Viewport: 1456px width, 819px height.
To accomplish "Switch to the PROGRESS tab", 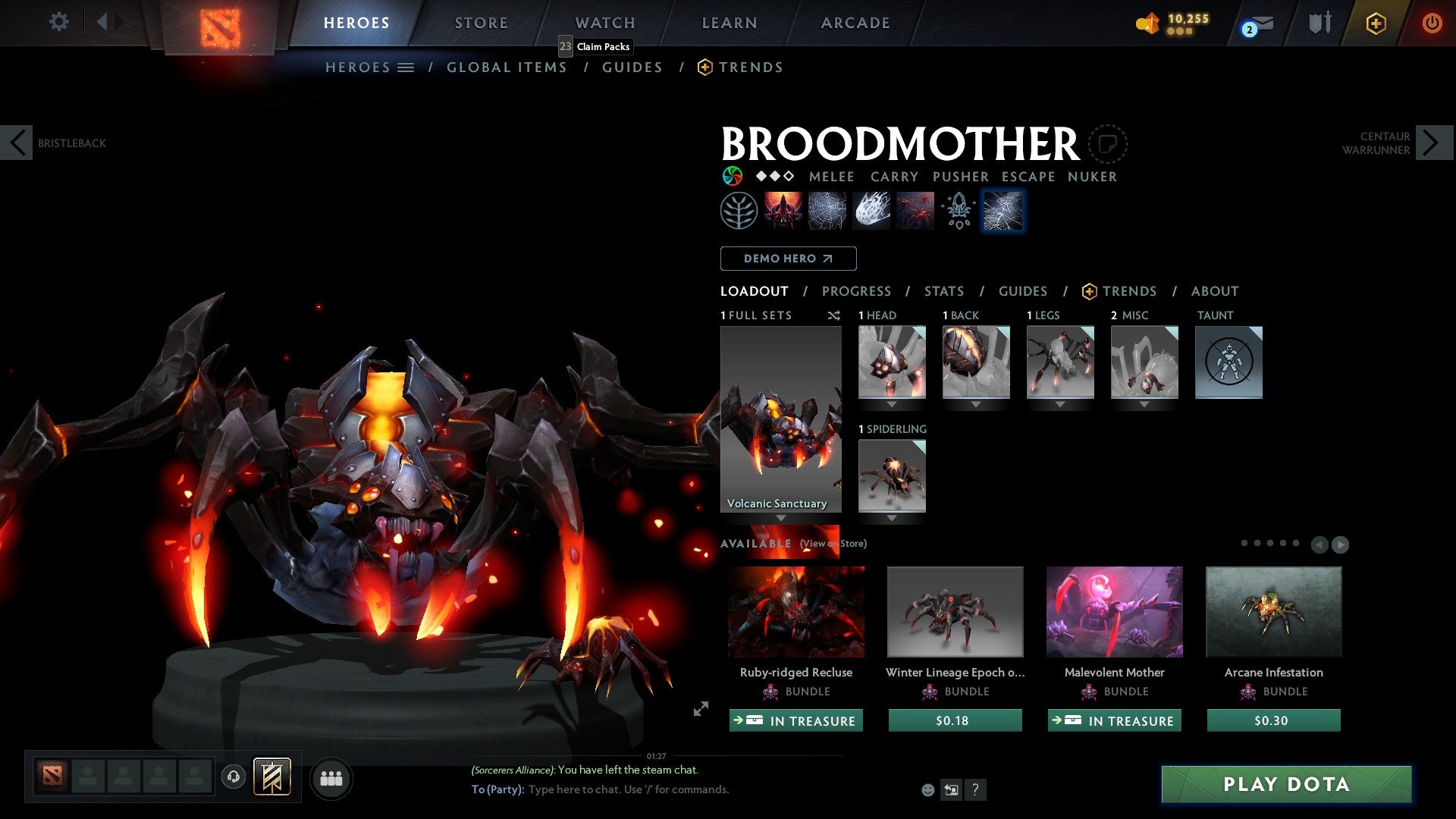I will click(x=857, y=291).
